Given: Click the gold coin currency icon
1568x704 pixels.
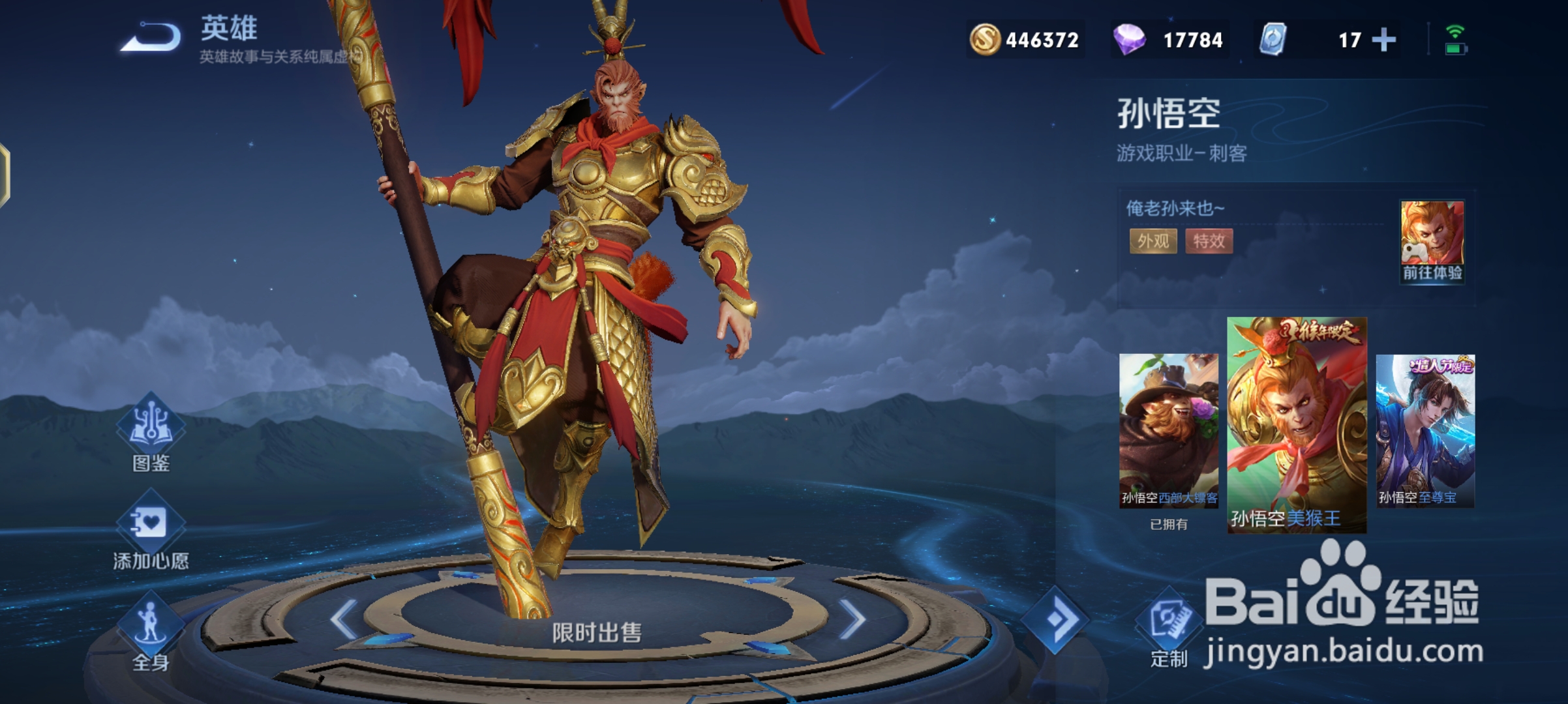Looking at the screenshot, I should pos(985,40).
